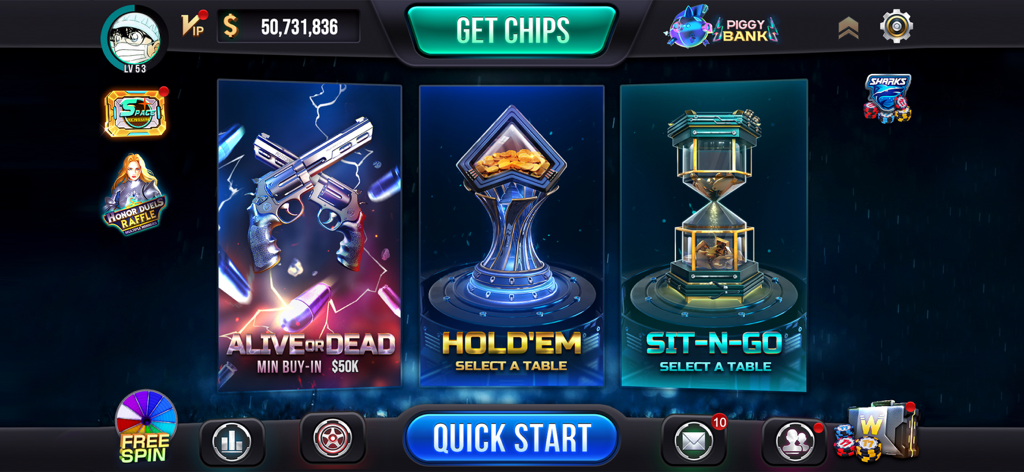Choose the Hold'em table card
The image size is (1024, 472).
click(511, 235)
